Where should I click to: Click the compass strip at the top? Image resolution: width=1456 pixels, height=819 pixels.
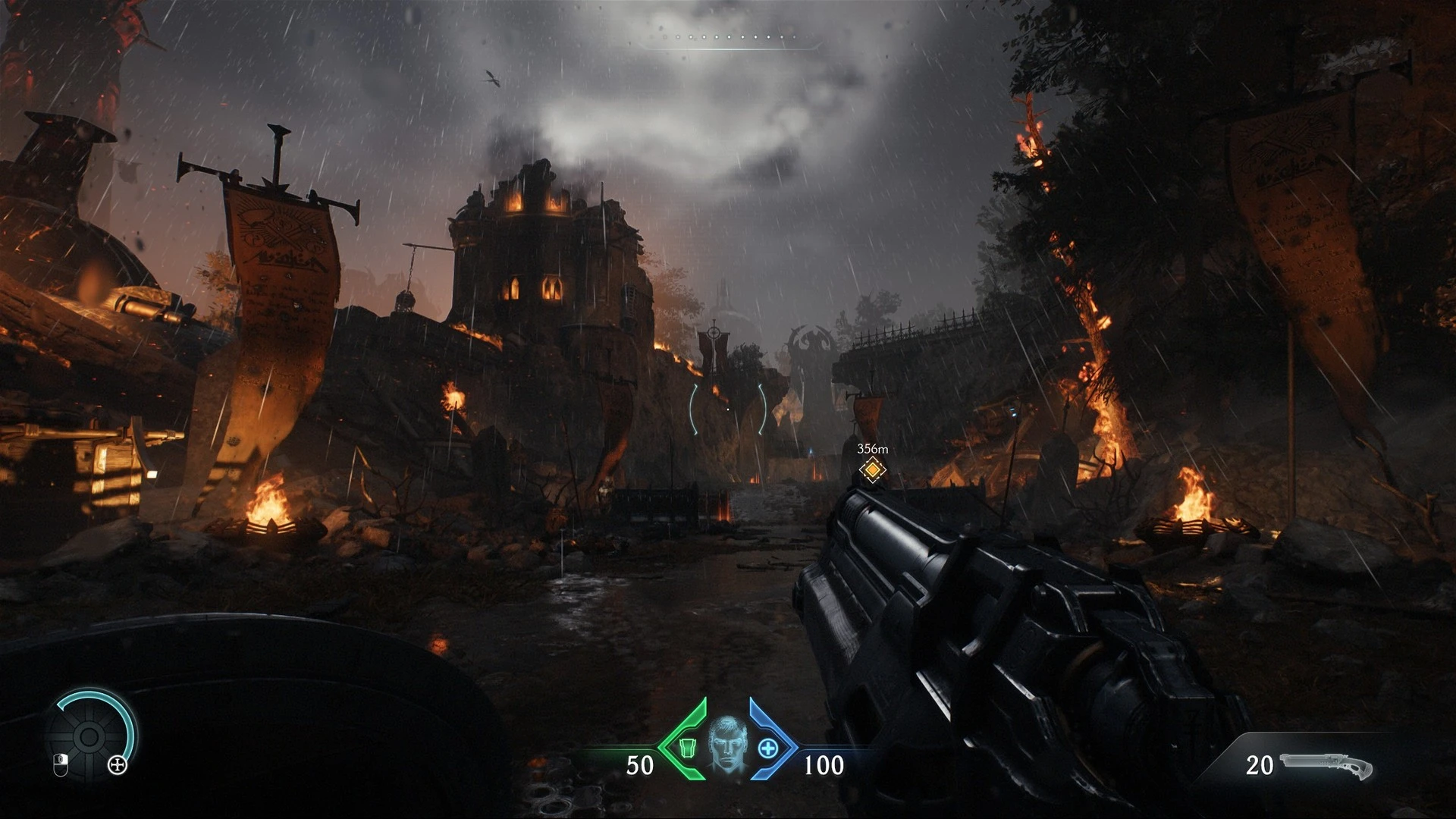coord(728,38)
